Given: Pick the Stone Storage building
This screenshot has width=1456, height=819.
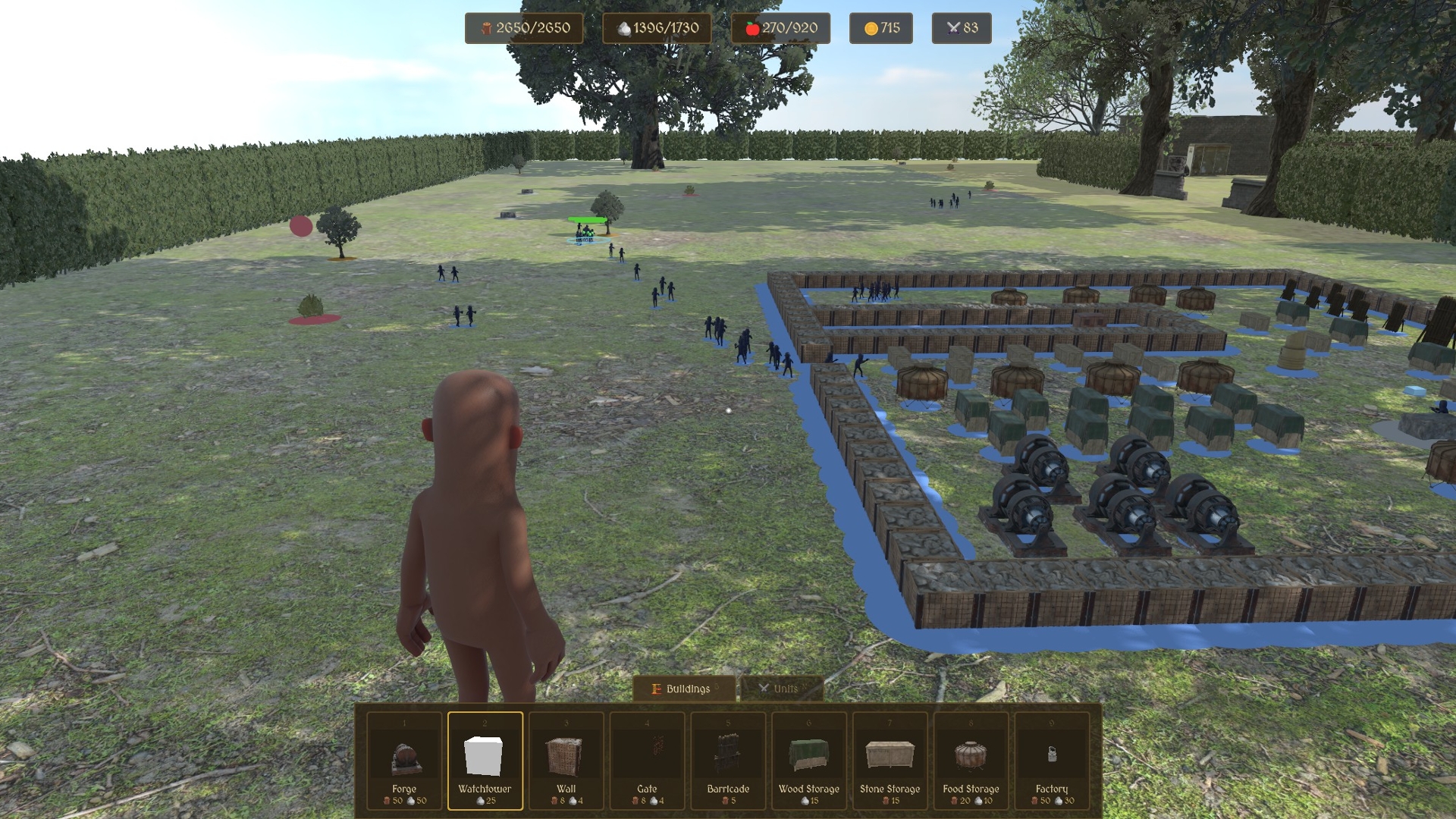Looking at the screenshot, I should 890,760.
